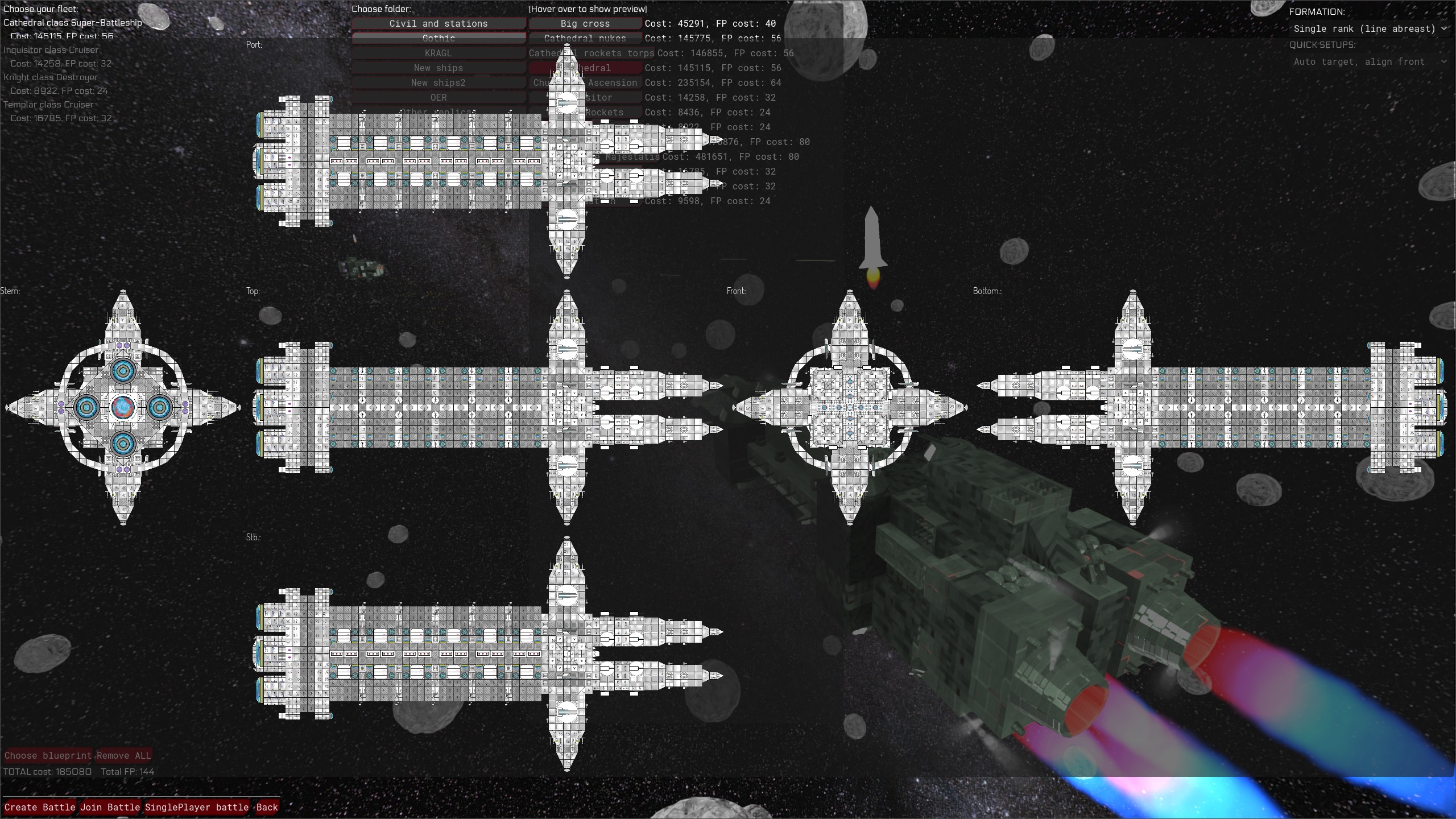Pick the Cathedral nukes blueprint

(585, 38)
